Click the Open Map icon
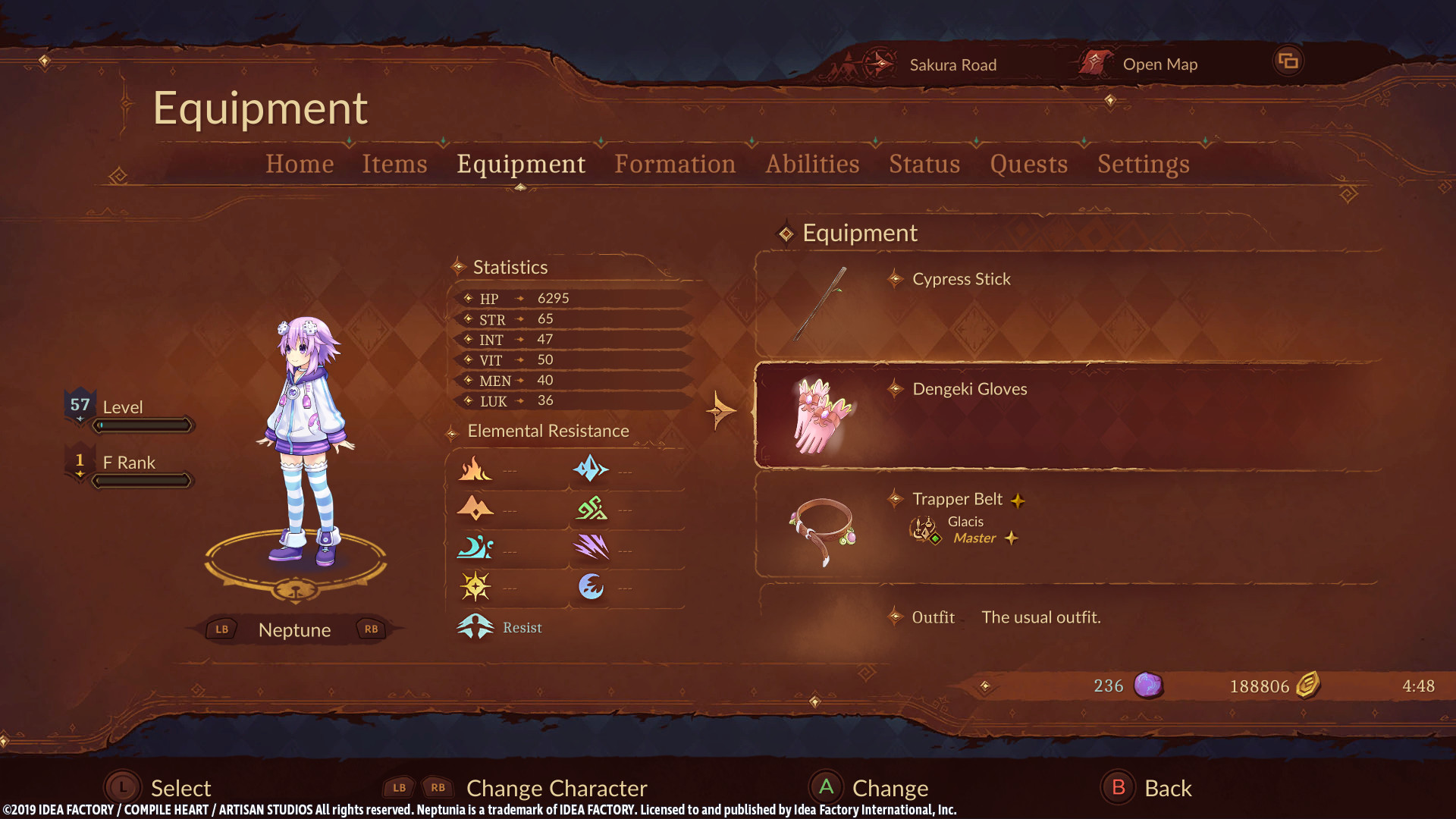This screenshot has width=1456, height=819. [1094, 63]
